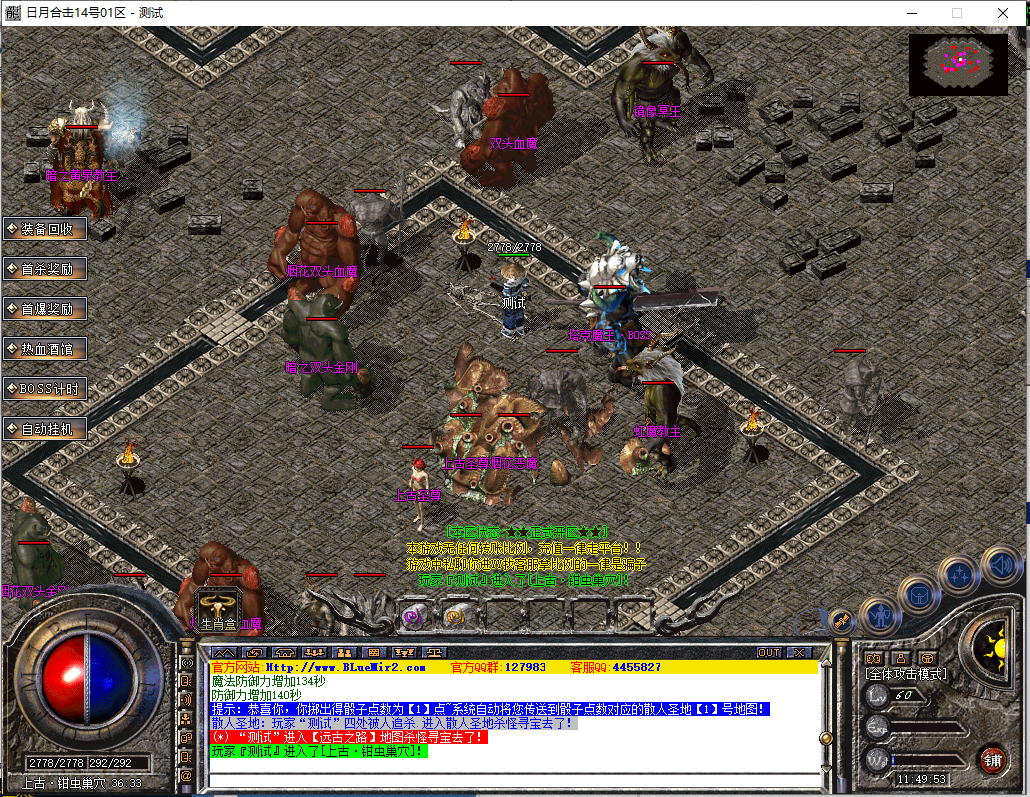This screenshot has width=1030, height=797.
Task: Toggle the 自动挂机 auto-battle button
Action: tap(46, 429)
